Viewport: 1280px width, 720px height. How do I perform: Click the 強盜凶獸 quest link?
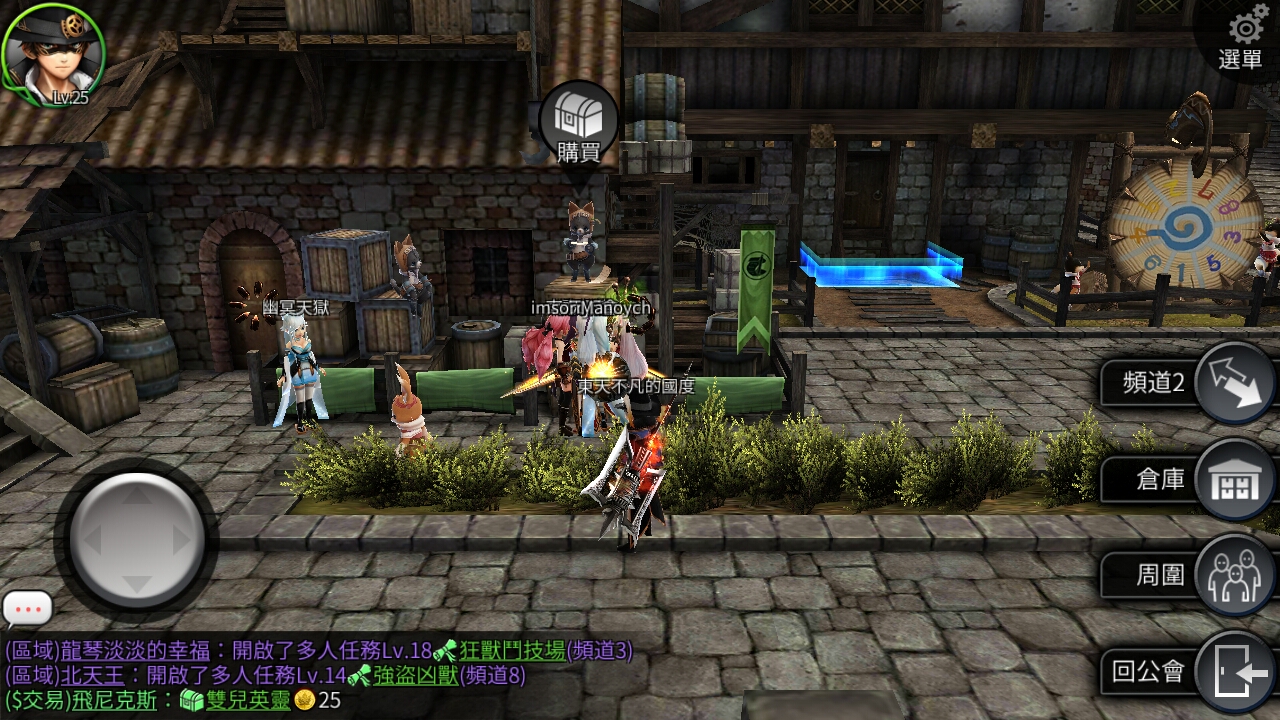[416, 676]
